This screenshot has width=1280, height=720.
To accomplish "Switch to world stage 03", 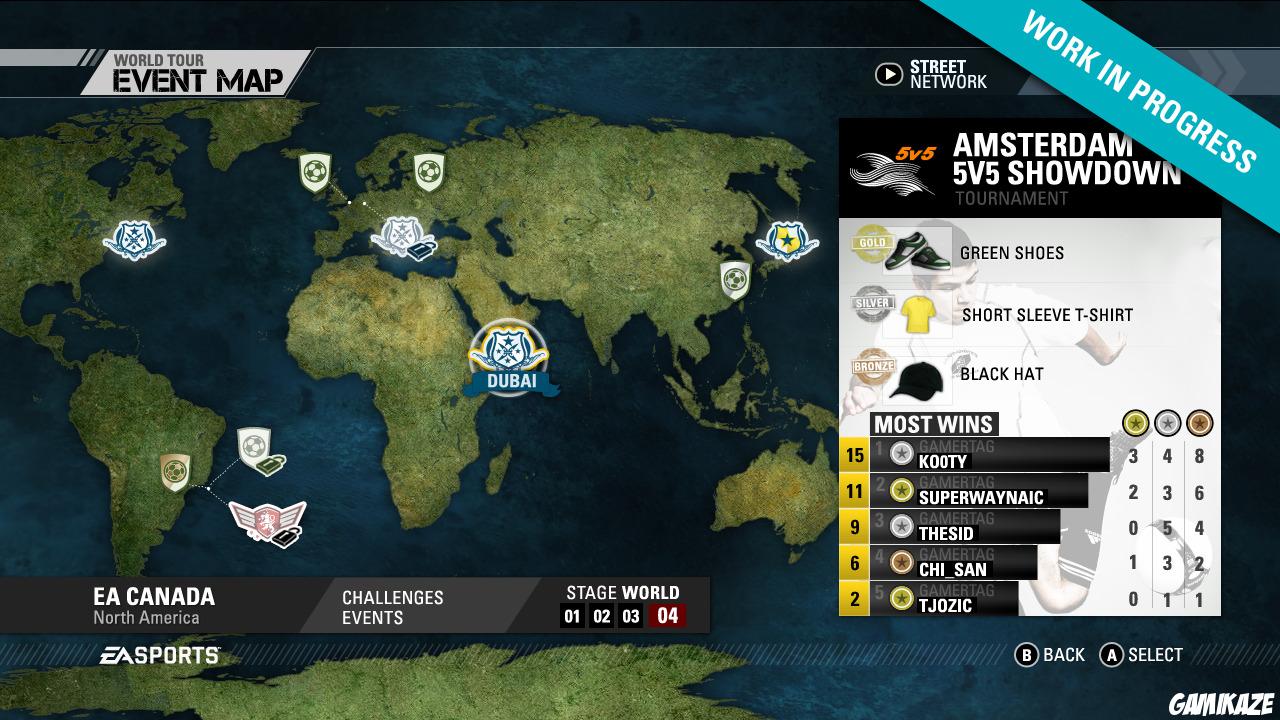I will click(x=630, y=616).
